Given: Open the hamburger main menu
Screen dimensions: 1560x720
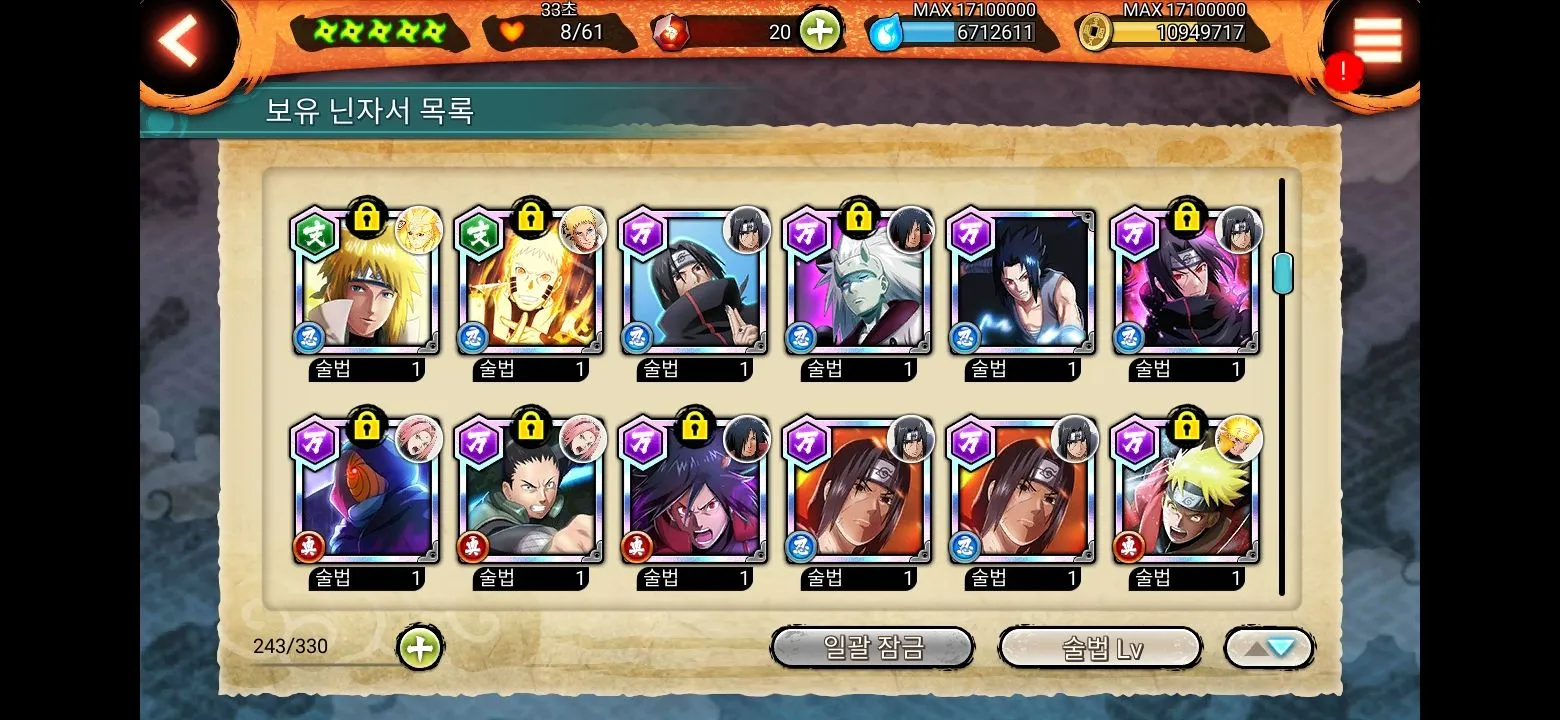Looking at the screenshot, I should 1377,40.
